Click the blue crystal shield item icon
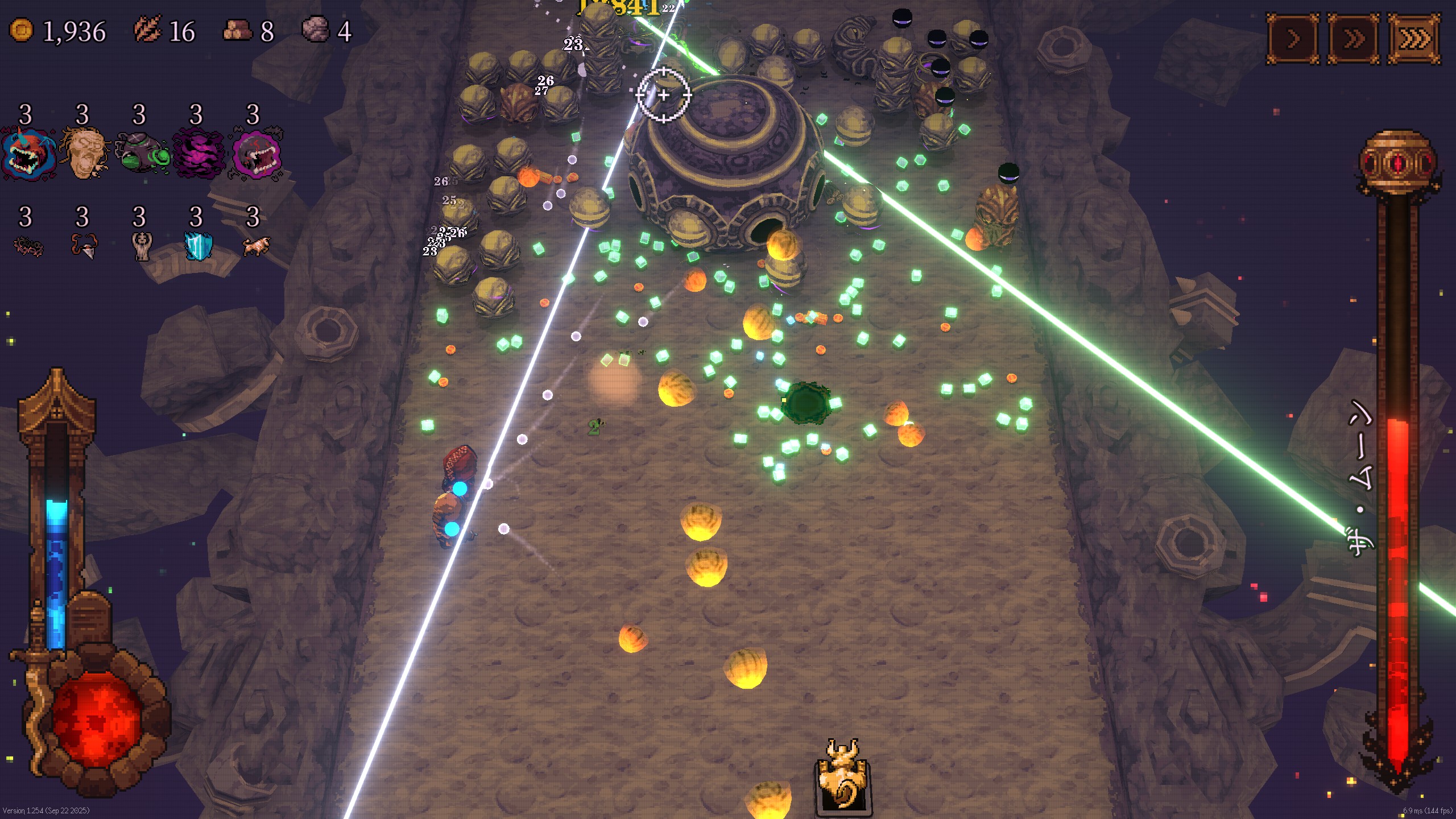 (x=198, y=247)
